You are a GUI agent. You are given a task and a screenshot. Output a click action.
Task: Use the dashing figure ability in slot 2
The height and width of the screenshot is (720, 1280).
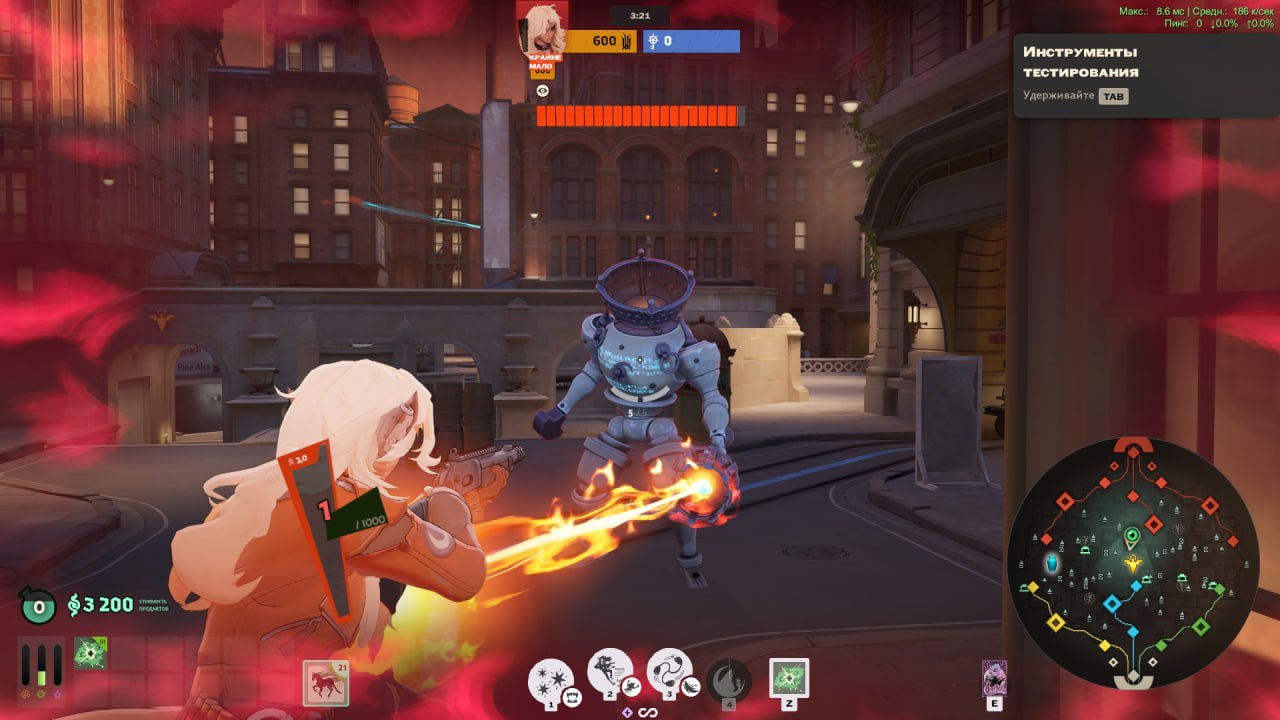[609, 674]
